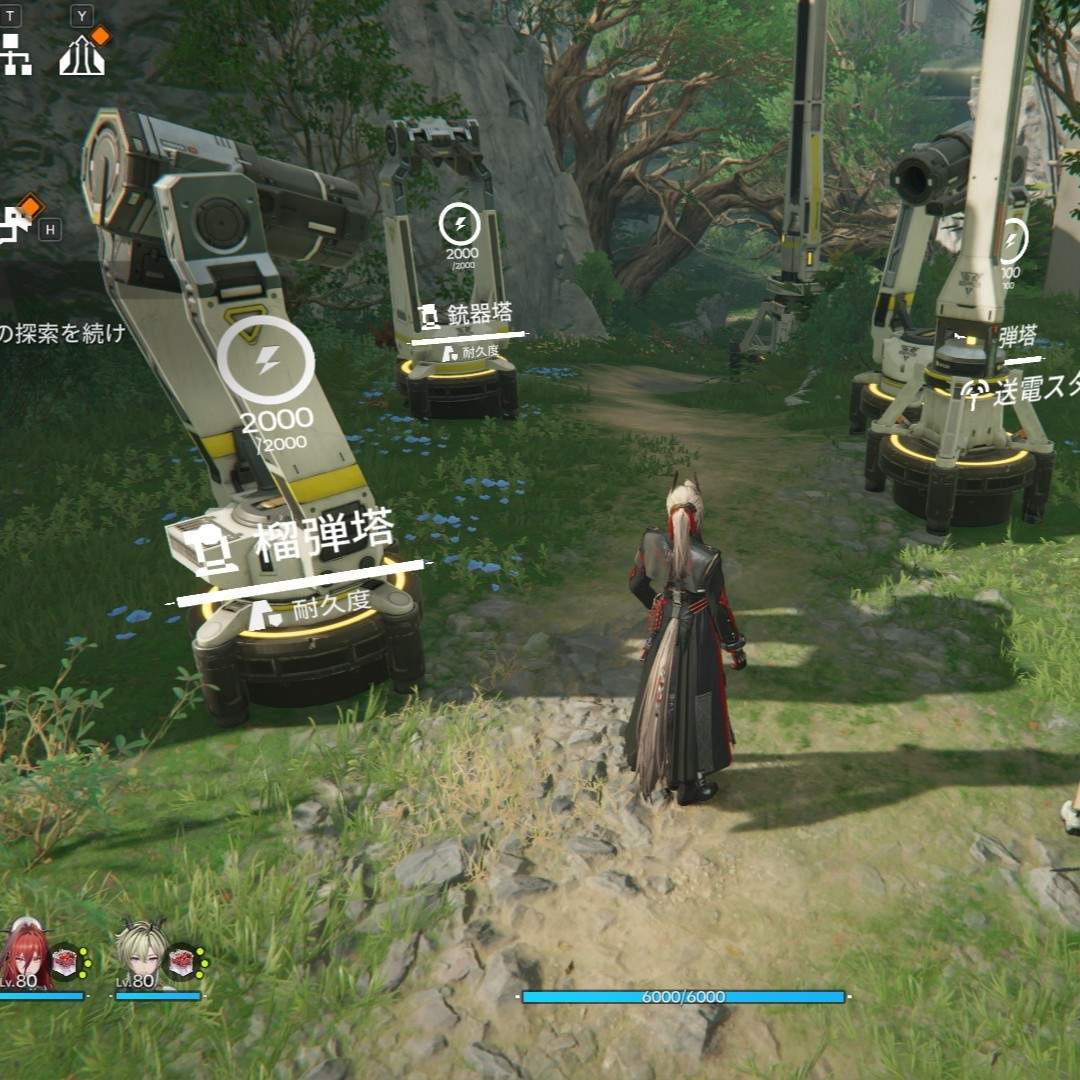Open the hierarchy tree diagram icon
1080x1080 pixels.
[14, 55]
